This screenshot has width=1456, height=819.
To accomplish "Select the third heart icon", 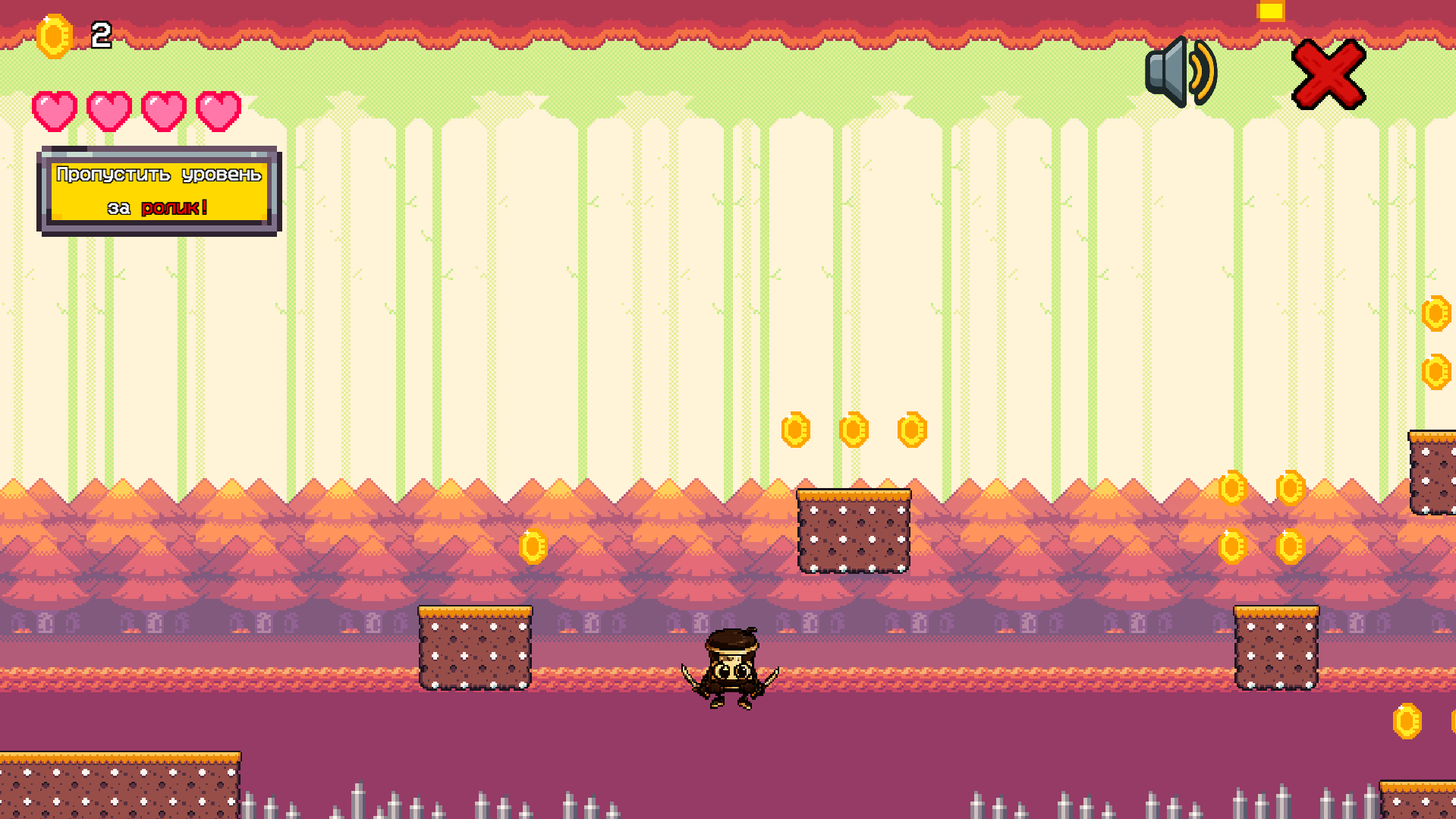I will [x=164, y=111].
